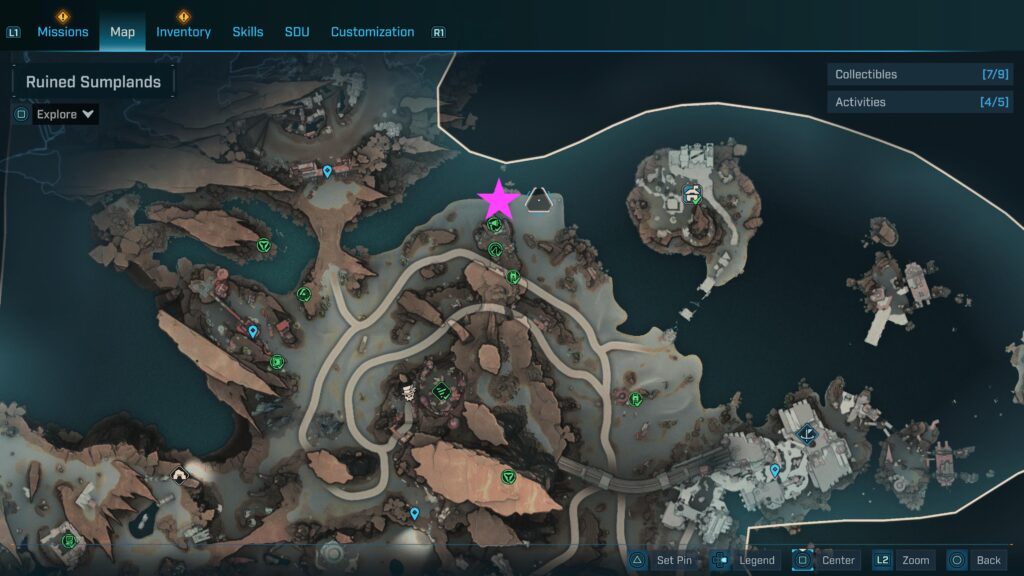Switch to the Customization tab
Image resolution: width=1024 pixels, height=576 pixels.
tap(372, 32)
